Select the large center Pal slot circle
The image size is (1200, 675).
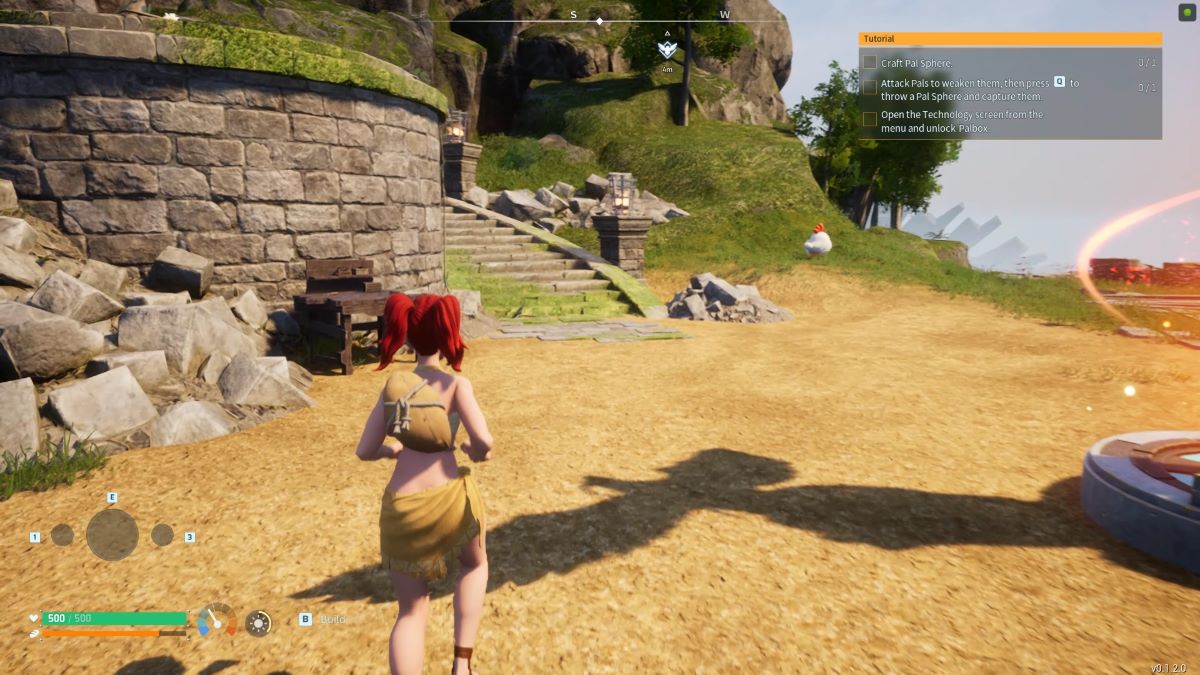click(112, 535)
